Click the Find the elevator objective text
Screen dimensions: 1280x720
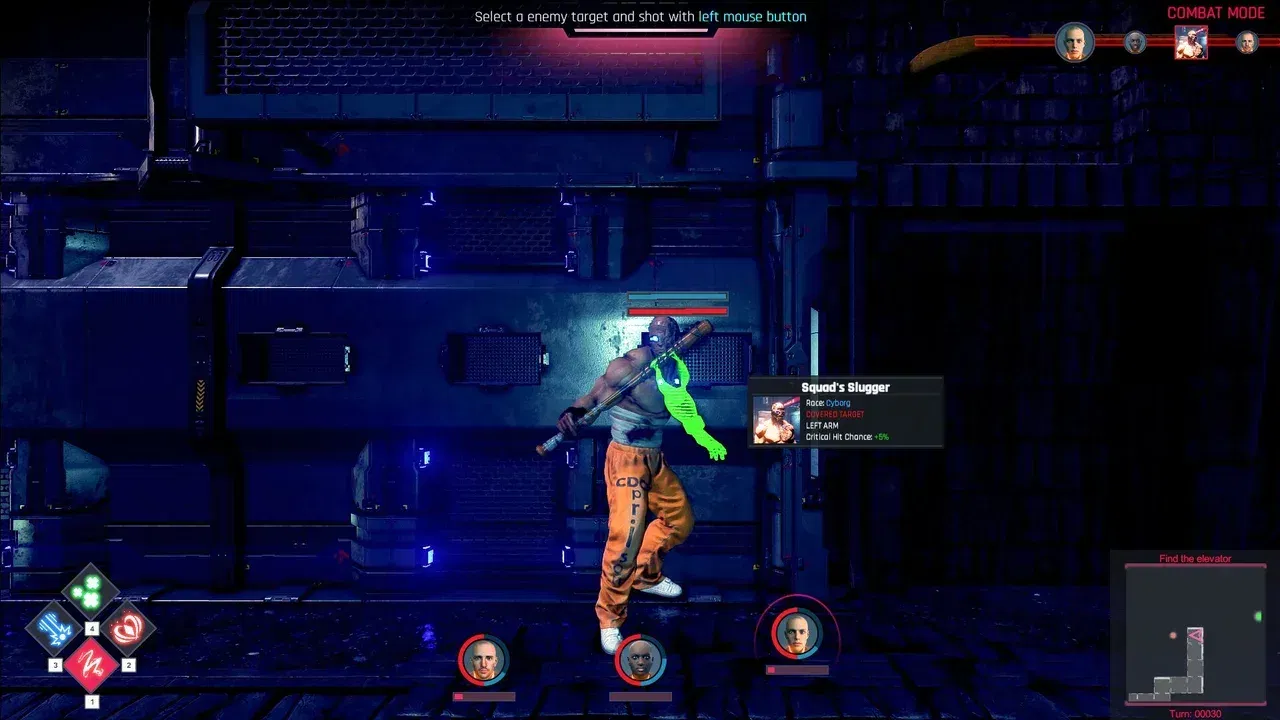pyautogui.click(x=1196, y=558)
